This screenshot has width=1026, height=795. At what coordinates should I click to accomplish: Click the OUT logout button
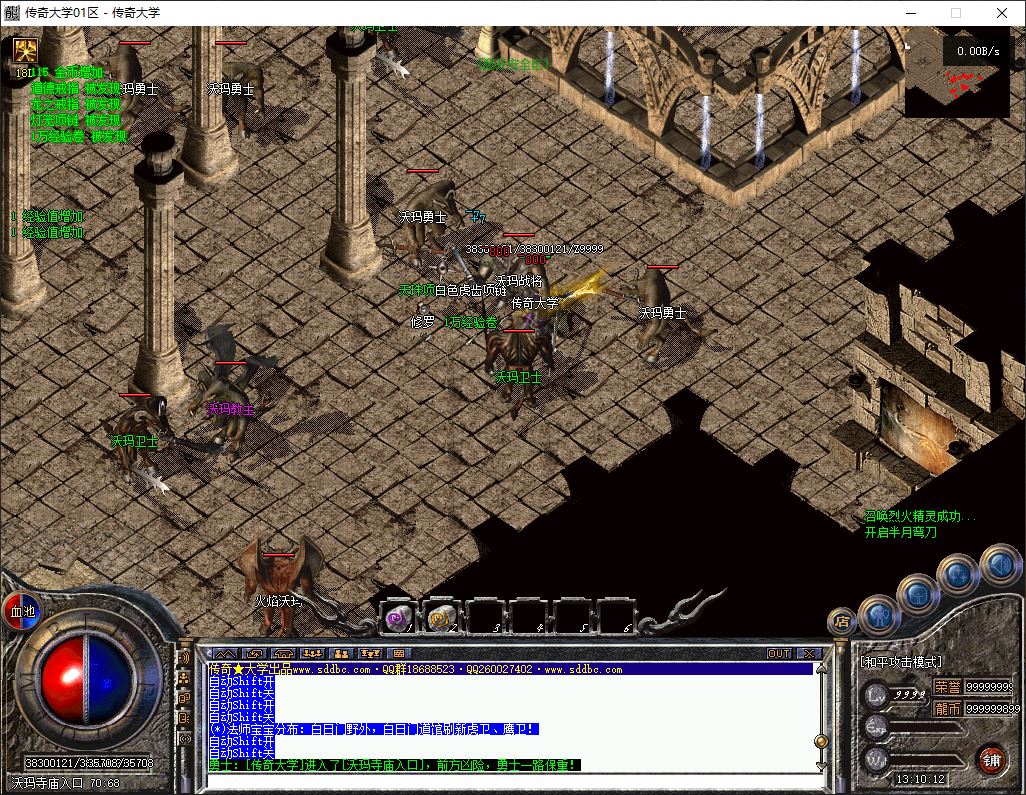779,653
